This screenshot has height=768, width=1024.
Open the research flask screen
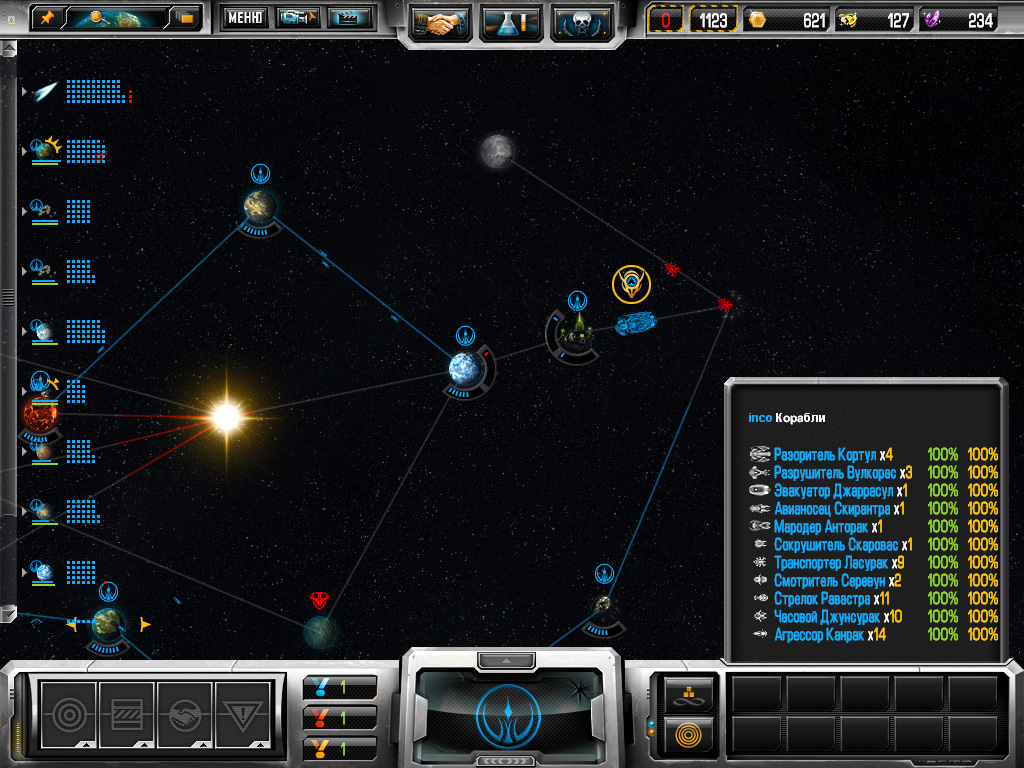click(511, 21)
